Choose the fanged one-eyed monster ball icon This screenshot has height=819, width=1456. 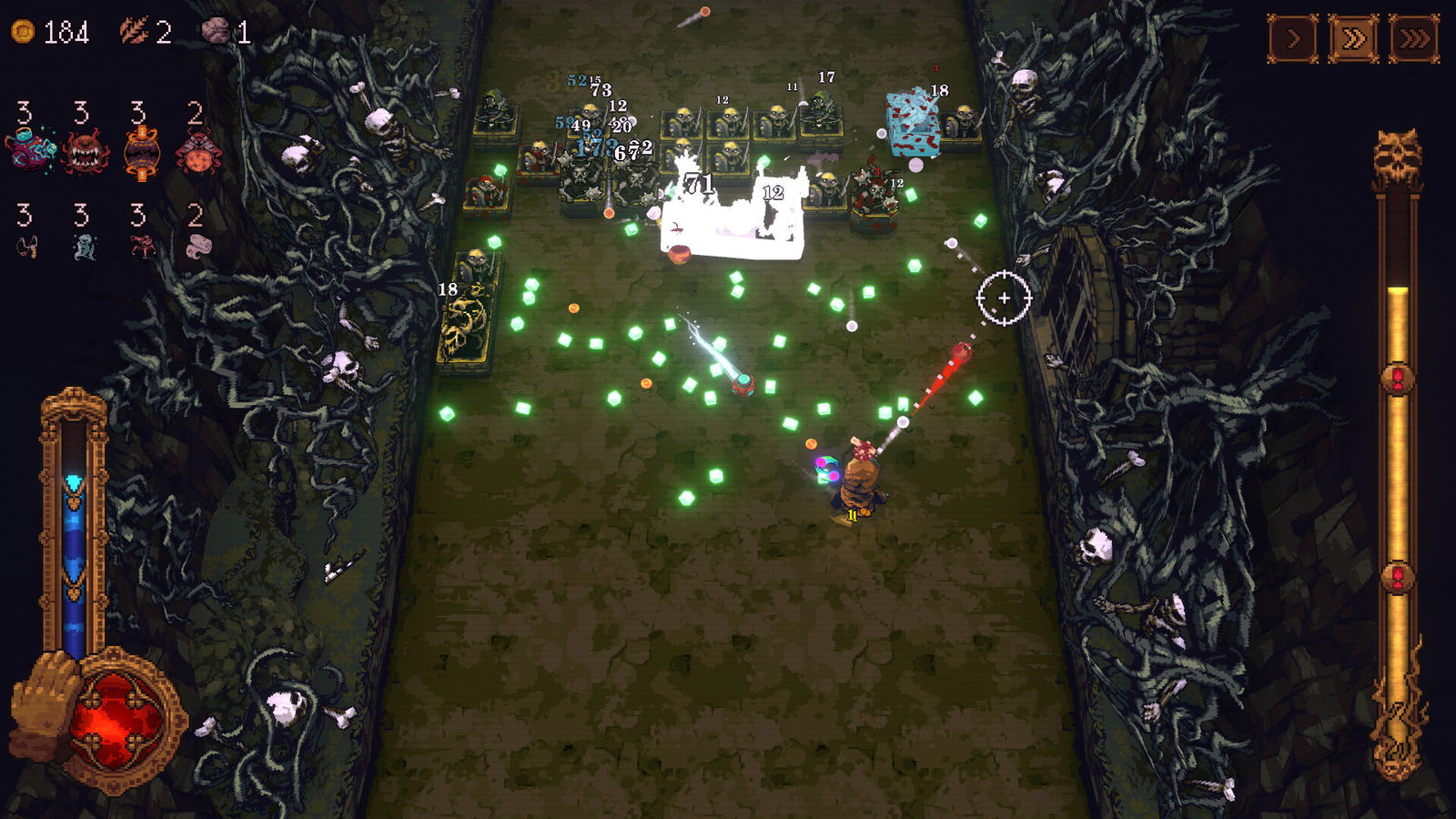pos(86,151)
